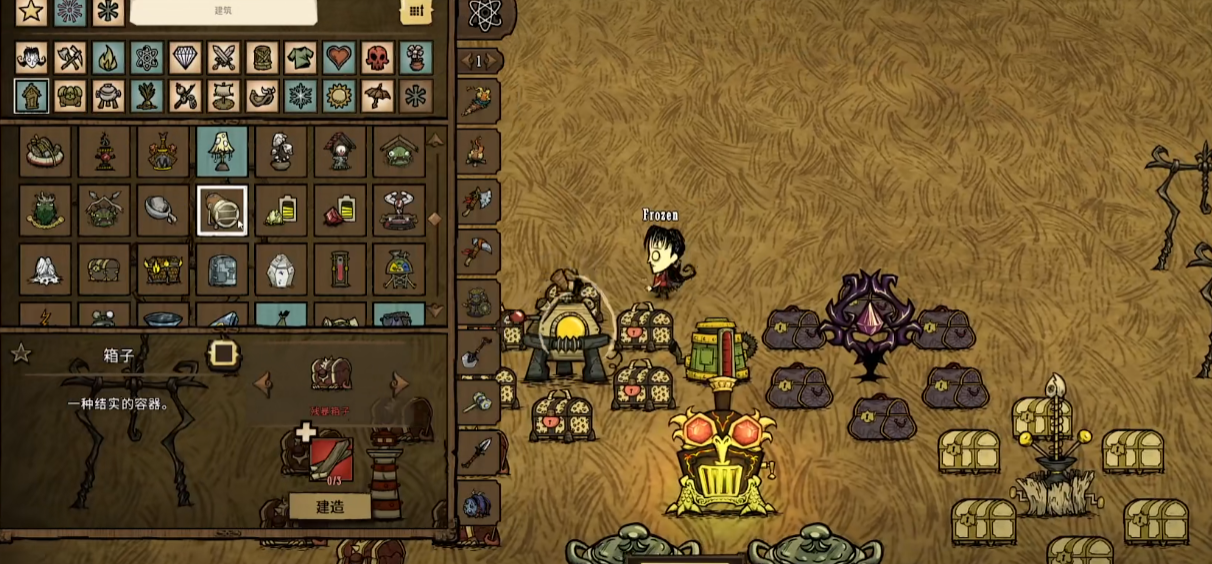Switch to the science atom category
1212x564 pixels.
click(147, 58)
